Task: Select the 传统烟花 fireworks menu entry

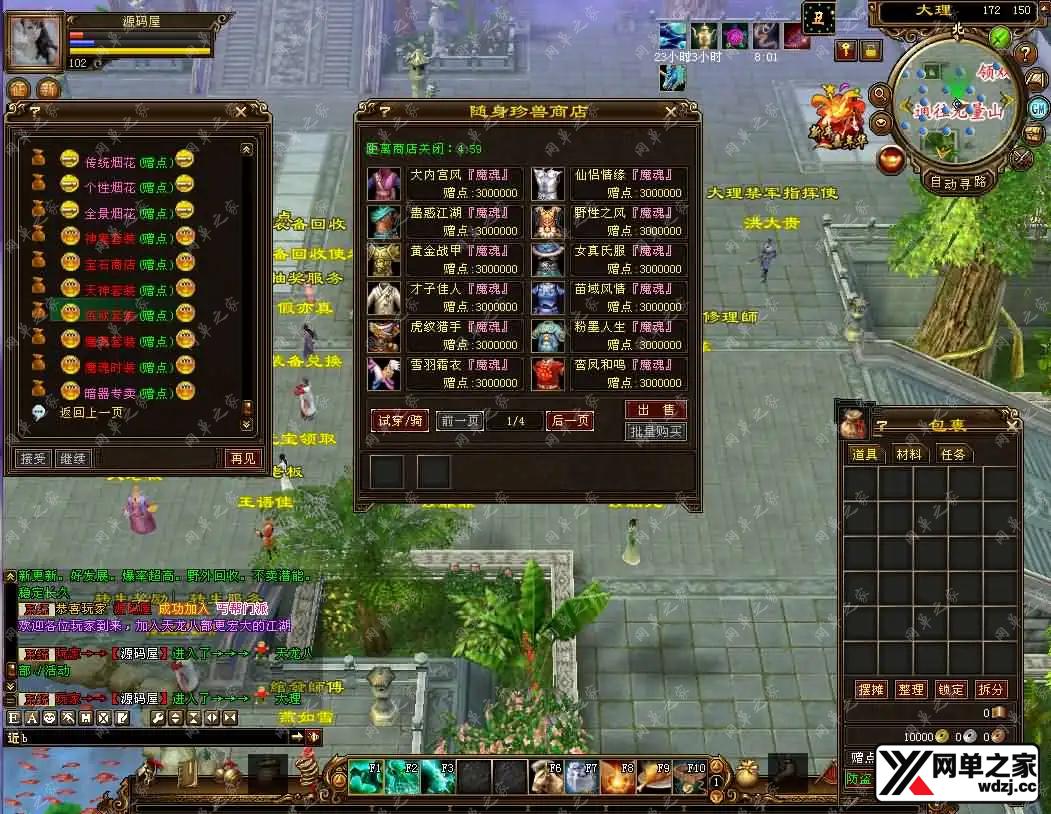Action: point(111,160)
